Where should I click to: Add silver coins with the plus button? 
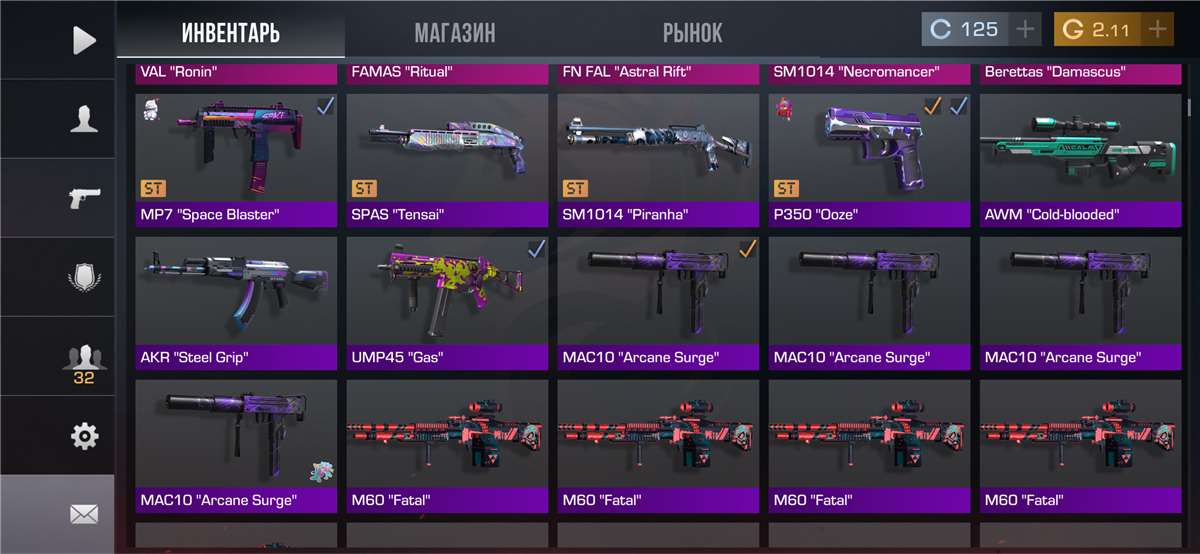[x=1024, y=29]
